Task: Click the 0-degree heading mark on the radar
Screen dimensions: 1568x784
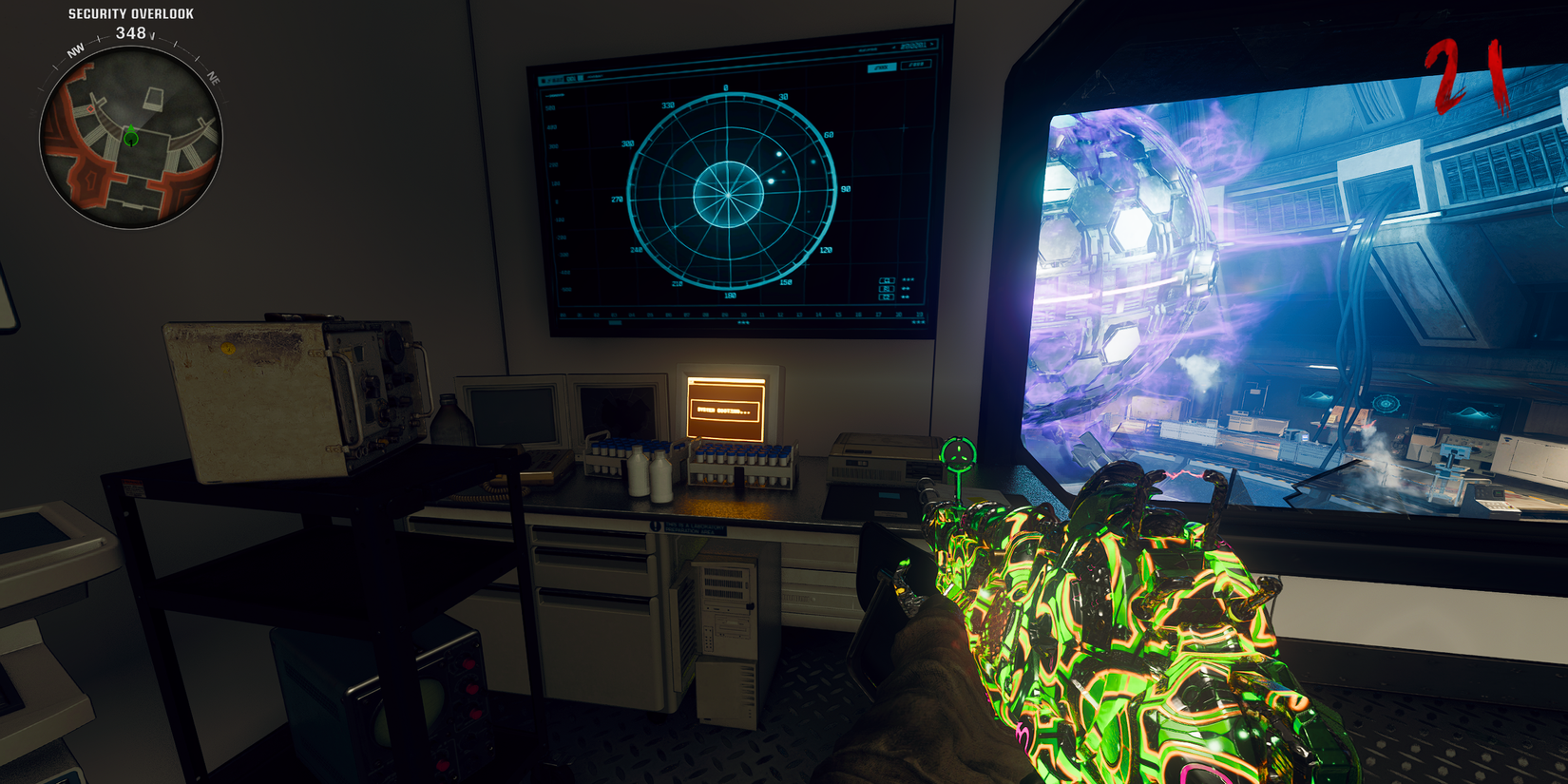Action: click(x=725, y=86)
